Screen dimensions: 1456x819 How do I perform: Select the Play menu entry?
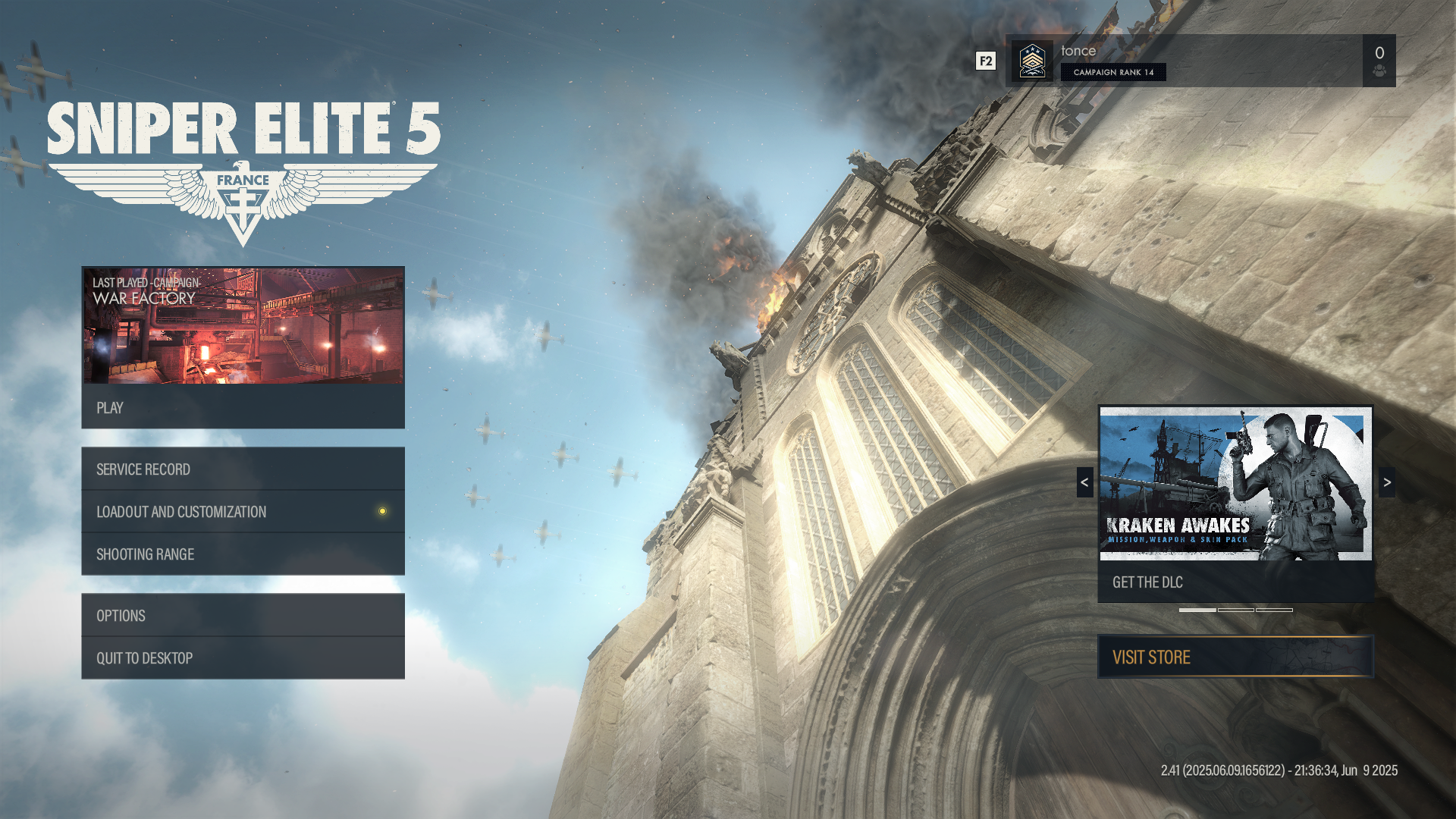243,407
